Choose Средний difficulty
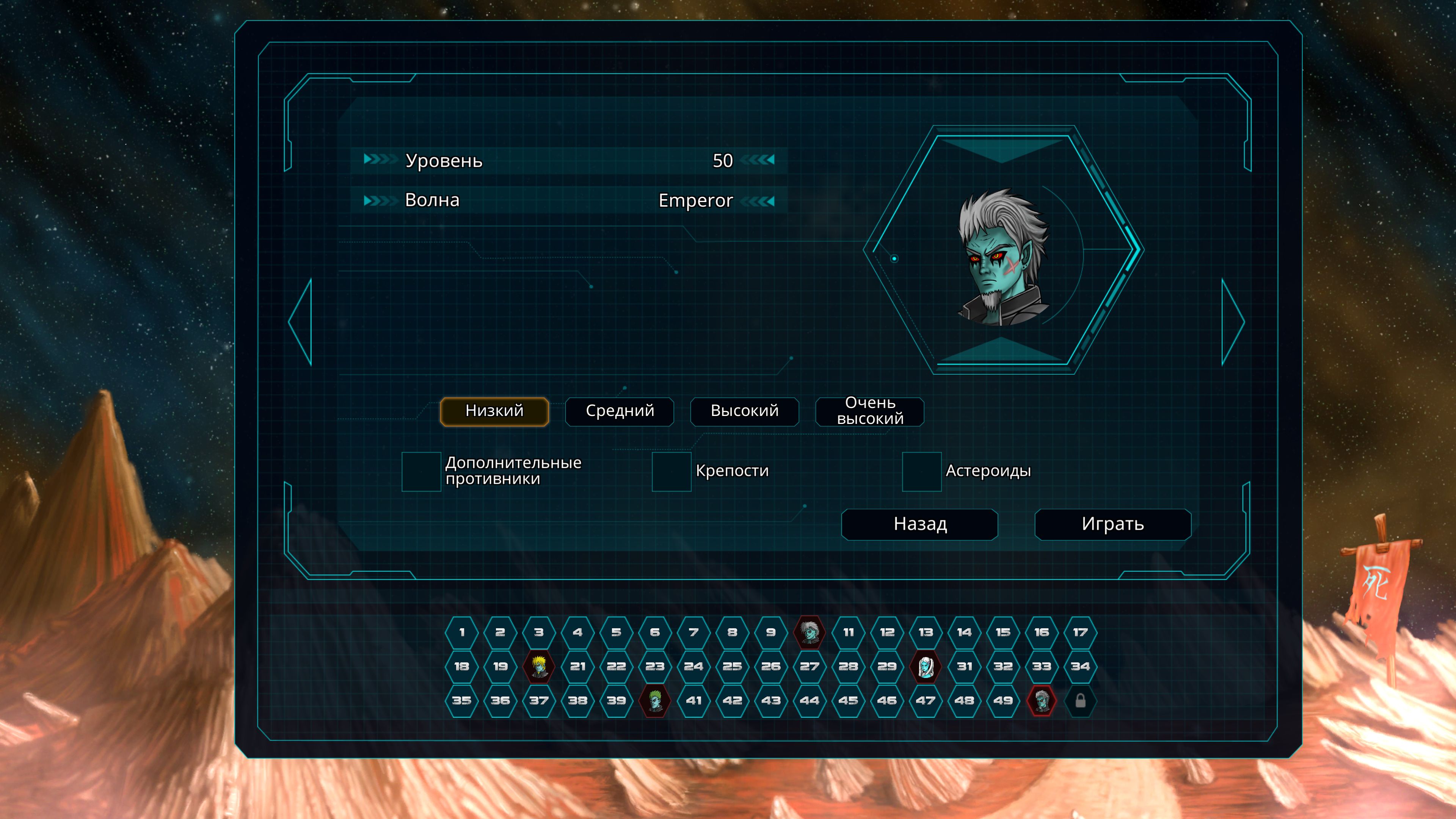Screen dimensions: 1456x819 620,411
